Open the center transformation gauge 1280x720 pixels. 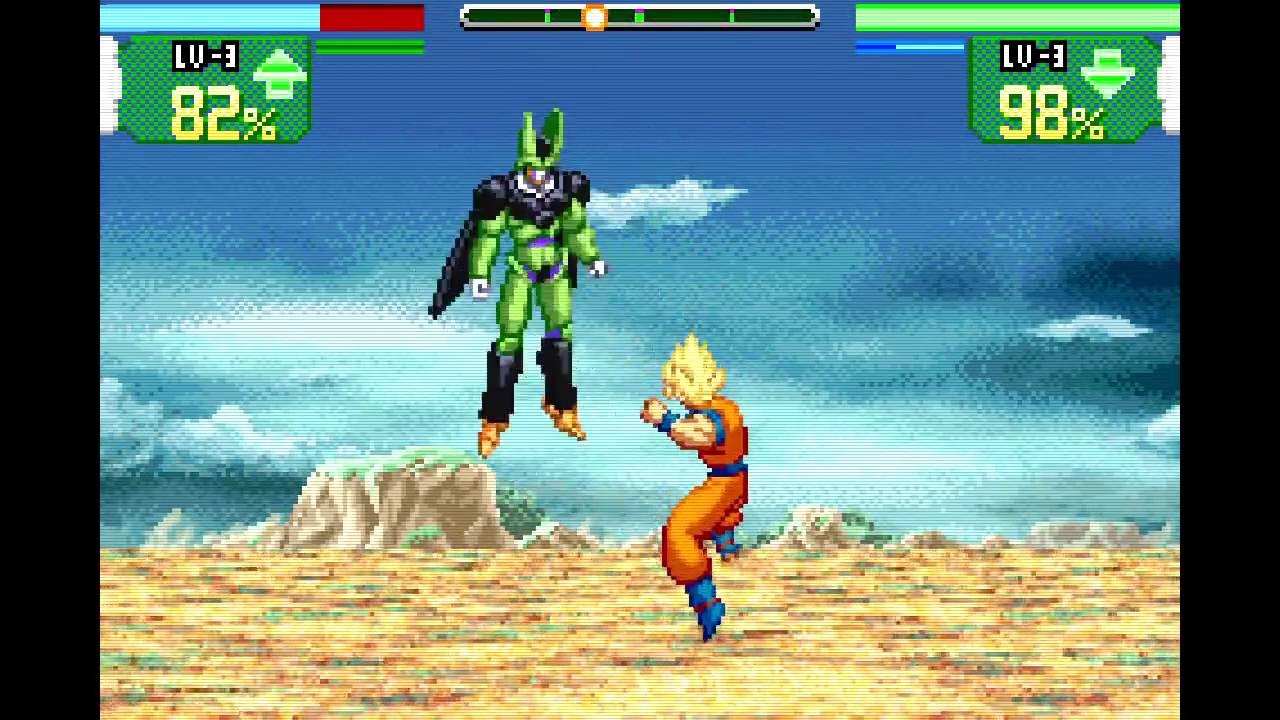point(638,16)
